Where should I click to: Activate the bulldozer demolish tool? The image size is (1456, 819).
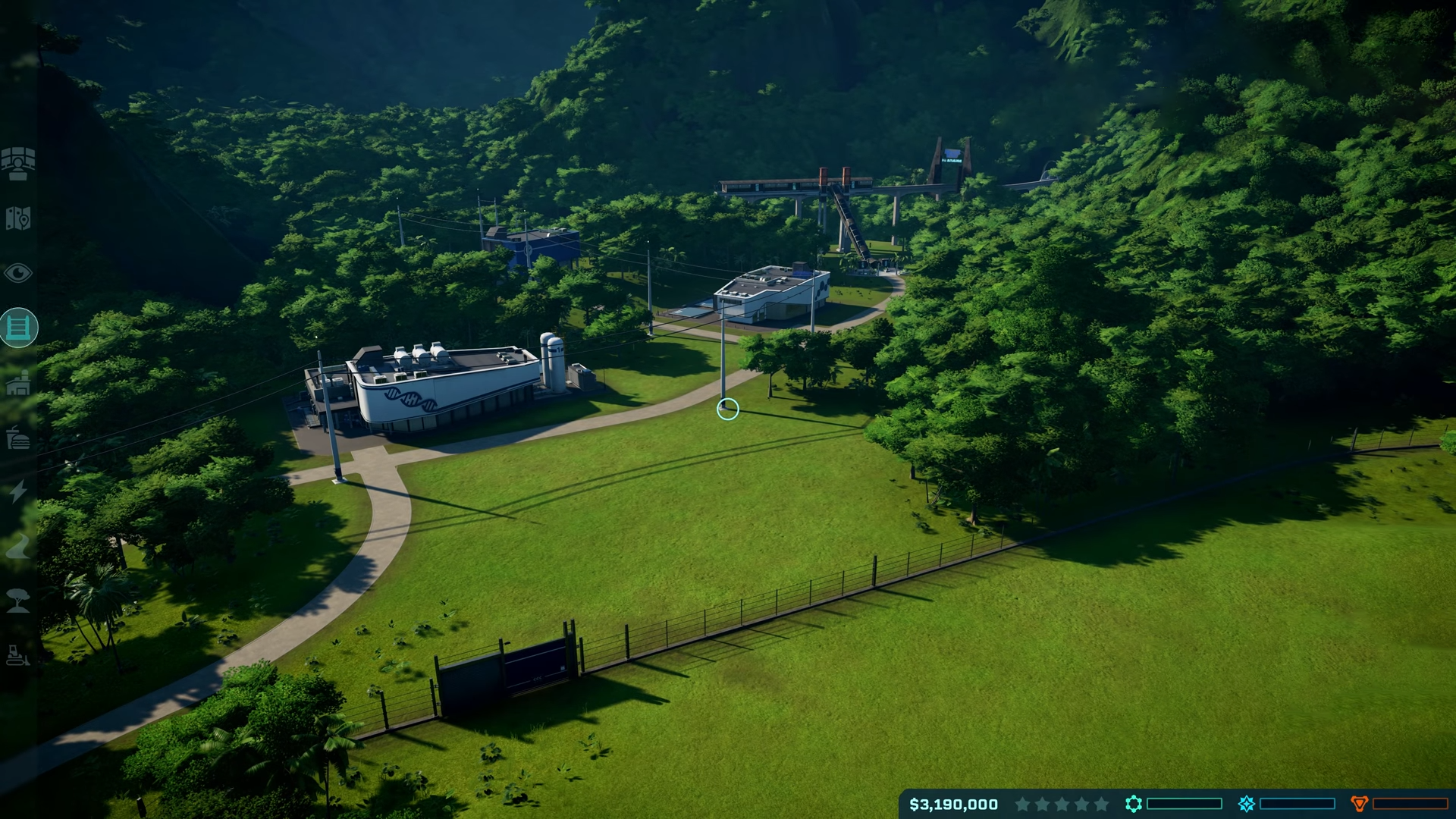(18, 655)
